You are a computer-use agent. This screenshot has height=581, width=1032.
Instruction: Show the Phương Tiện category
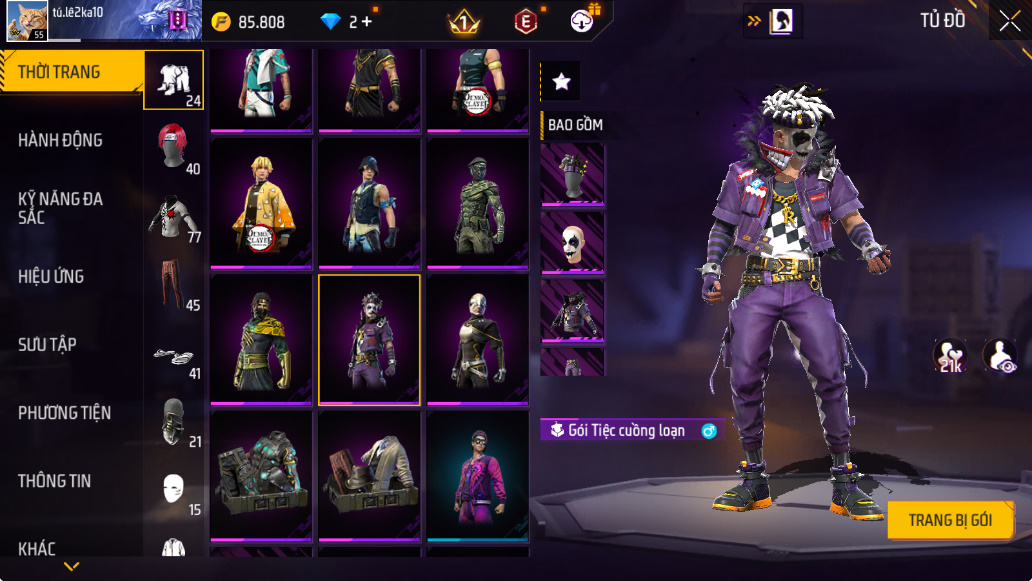pyautogui.click(x=64, y=412)
